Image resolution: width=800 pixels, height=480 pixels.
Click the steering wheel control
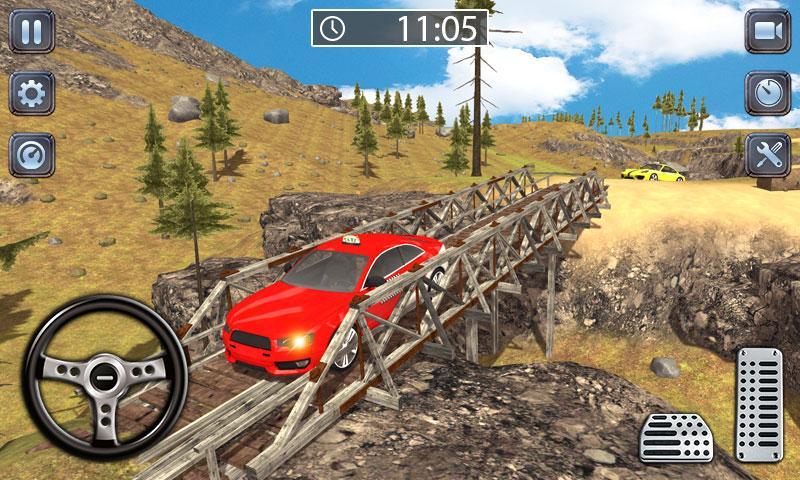(103, 377)
